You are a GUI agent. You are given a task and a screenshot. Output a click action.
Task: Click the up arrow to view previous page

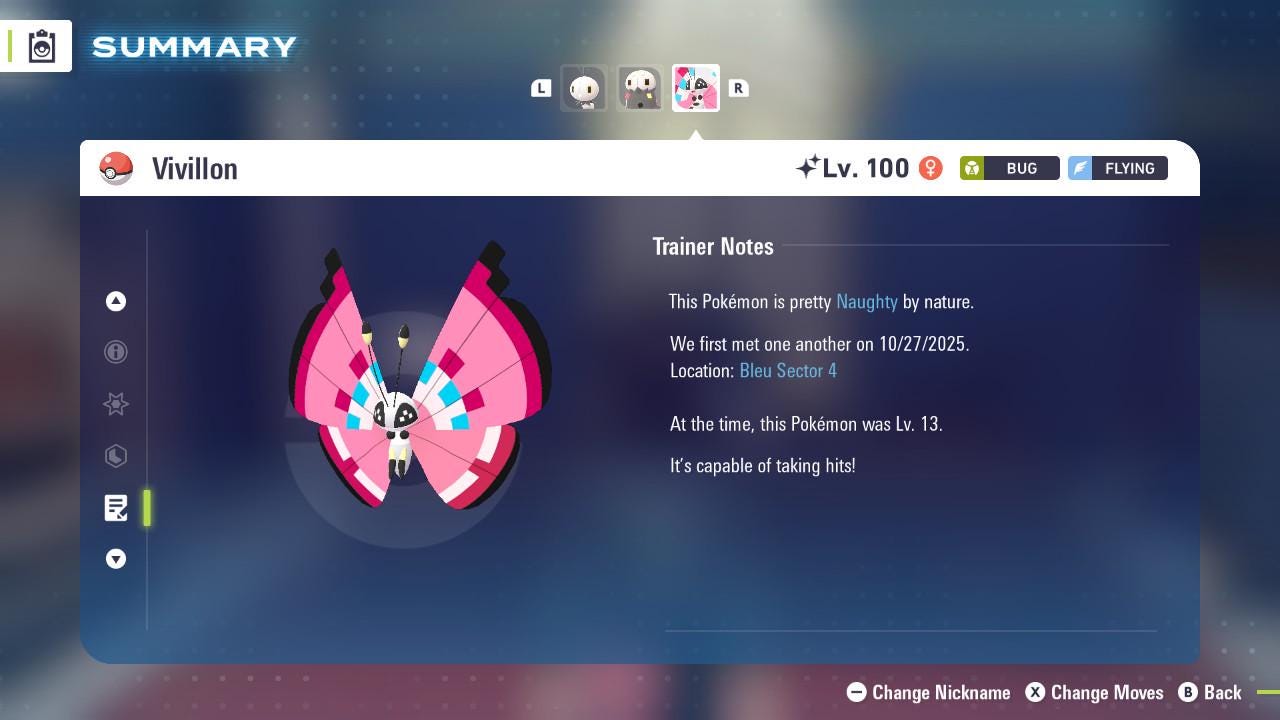(x=116, y=301)
